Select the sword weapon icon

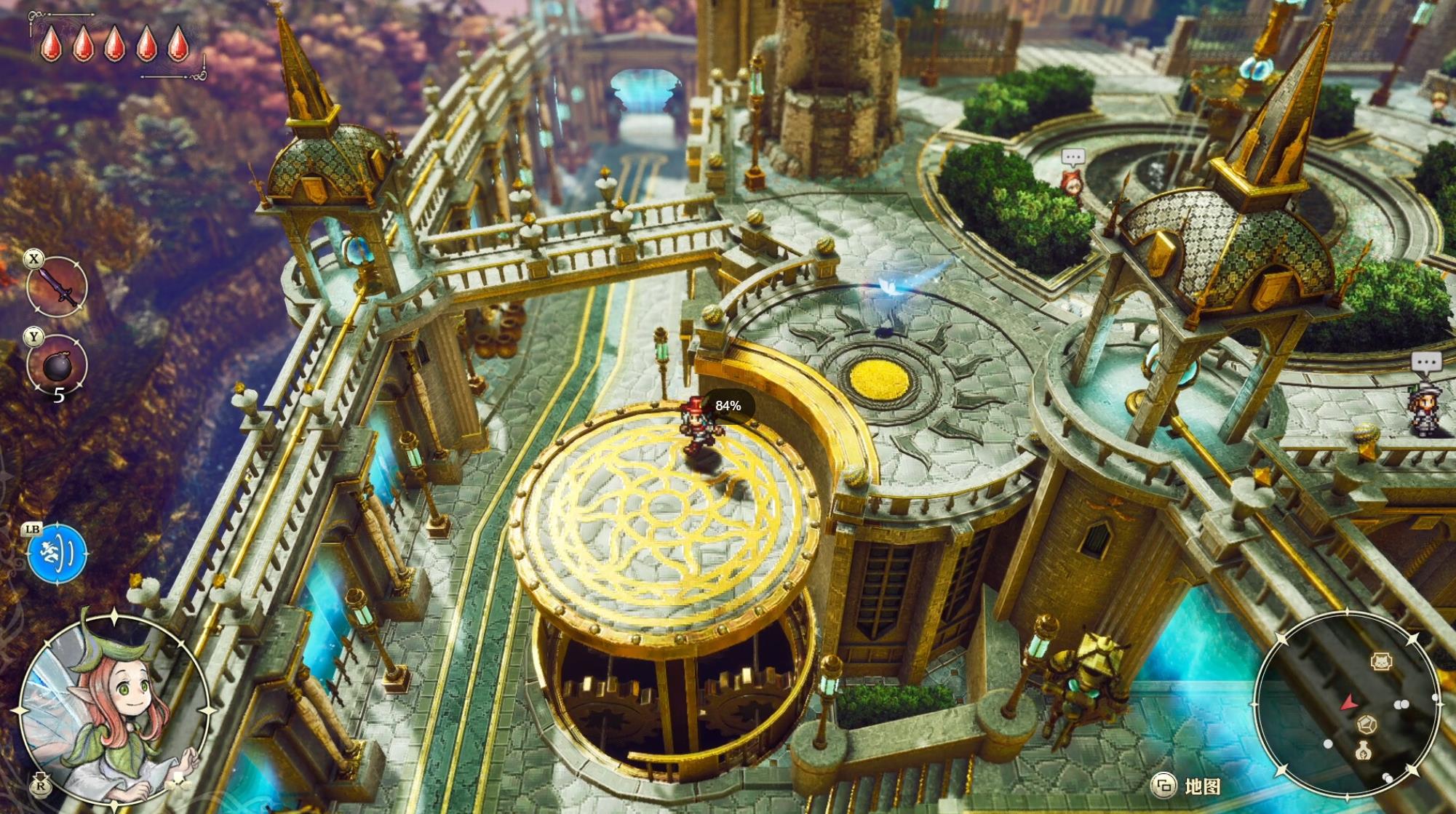[x=57, y=286]
